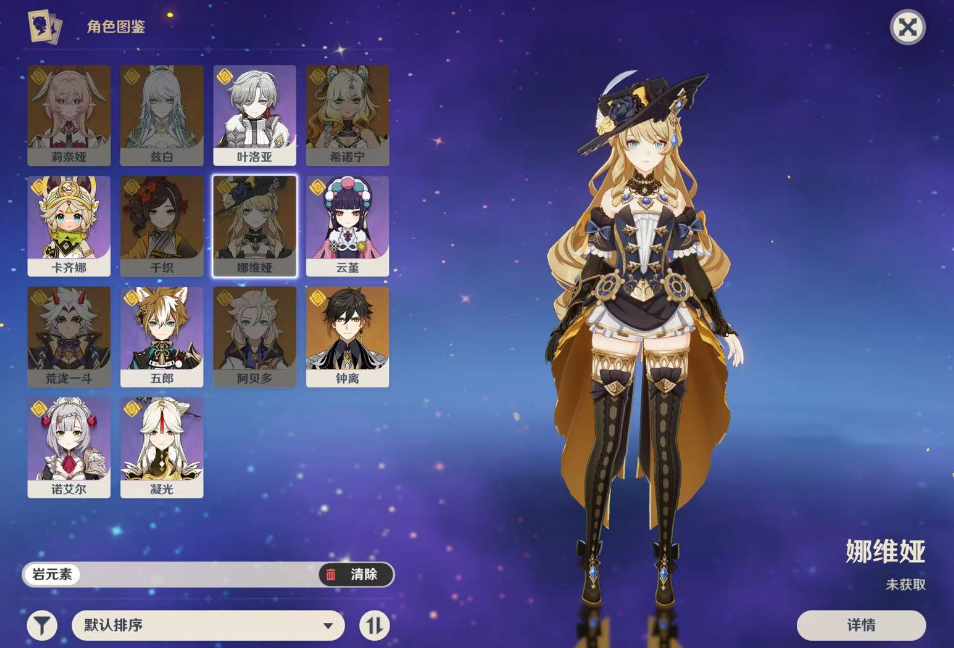Choose the 凝光 character portrait
The image size is (954, 648).
click(162, 447)
